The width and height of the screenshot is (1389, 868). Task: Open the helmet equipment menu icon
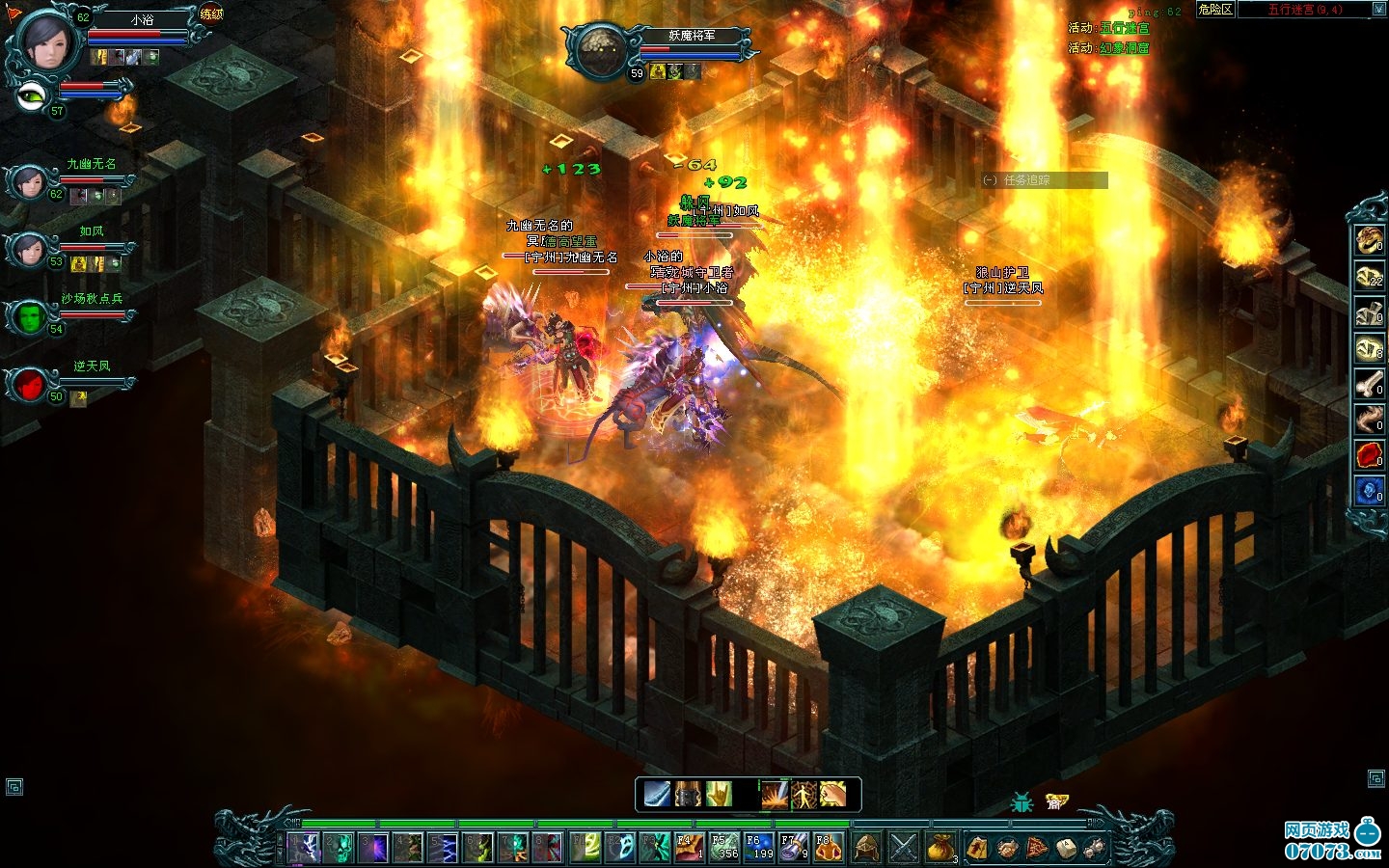click(x=867, y=847)
